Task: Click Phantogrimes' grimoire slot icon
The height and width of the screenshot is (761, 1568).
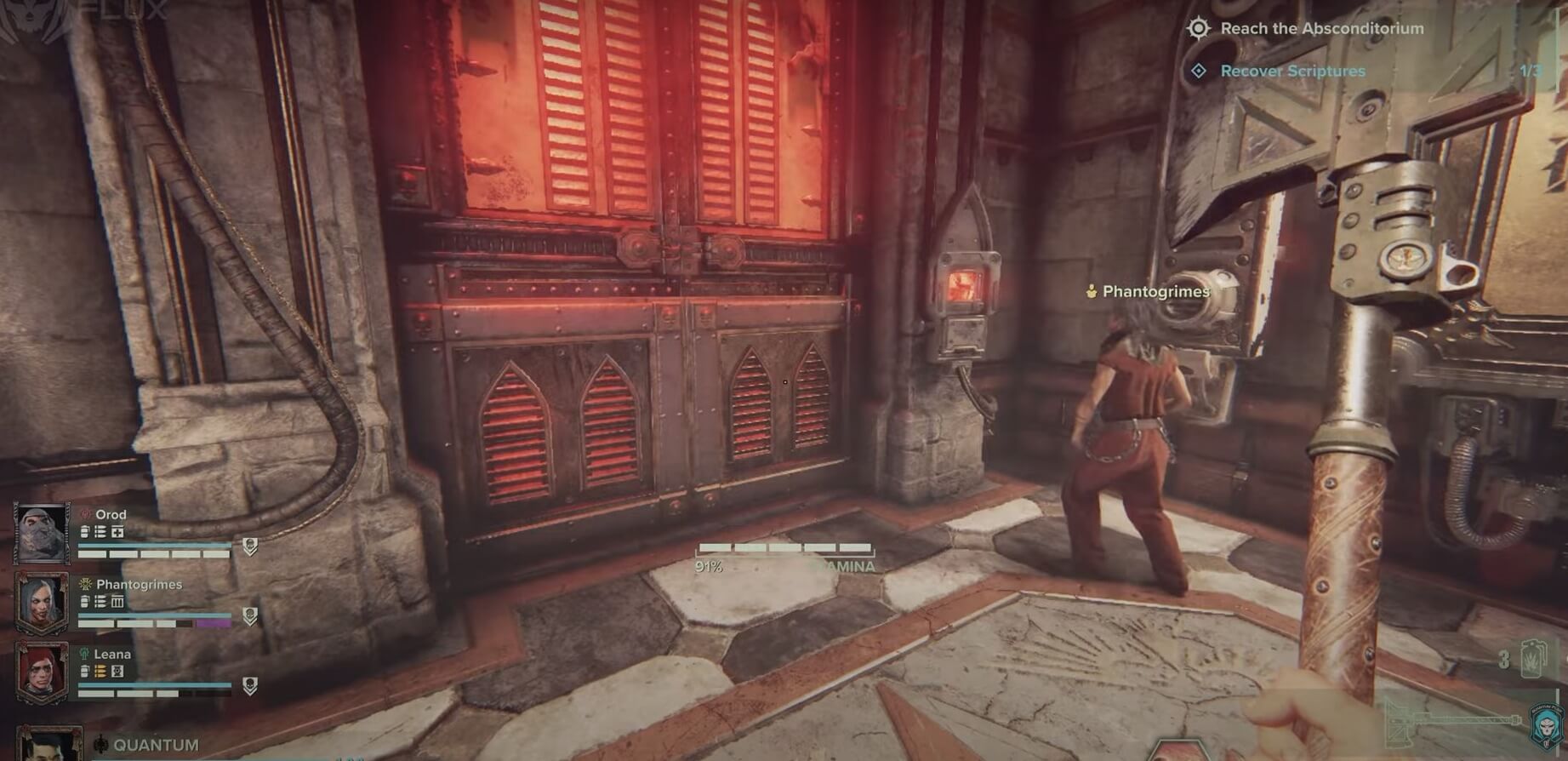Action: (x=117, y=601)
